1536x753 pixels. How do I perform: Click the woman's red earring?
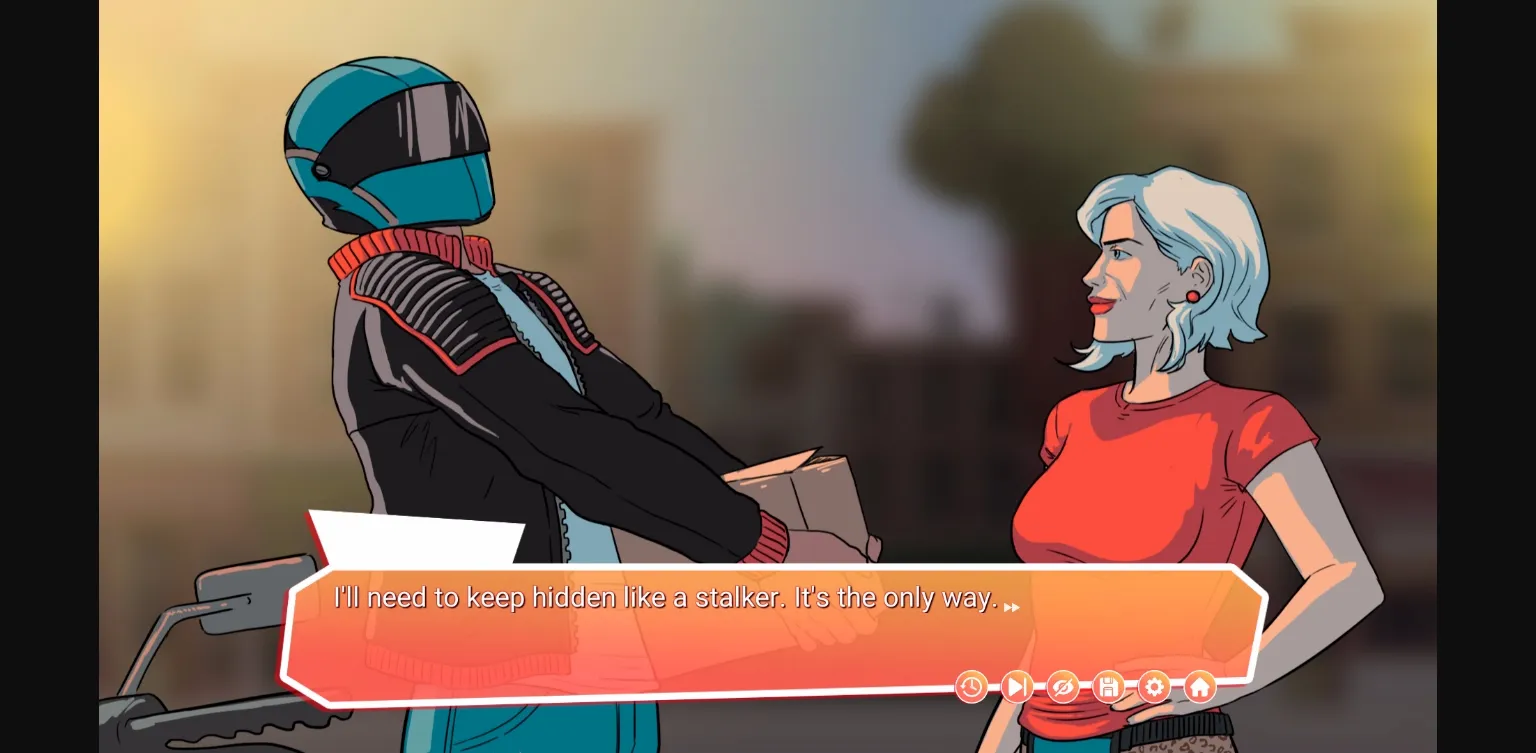(1192, 297)
